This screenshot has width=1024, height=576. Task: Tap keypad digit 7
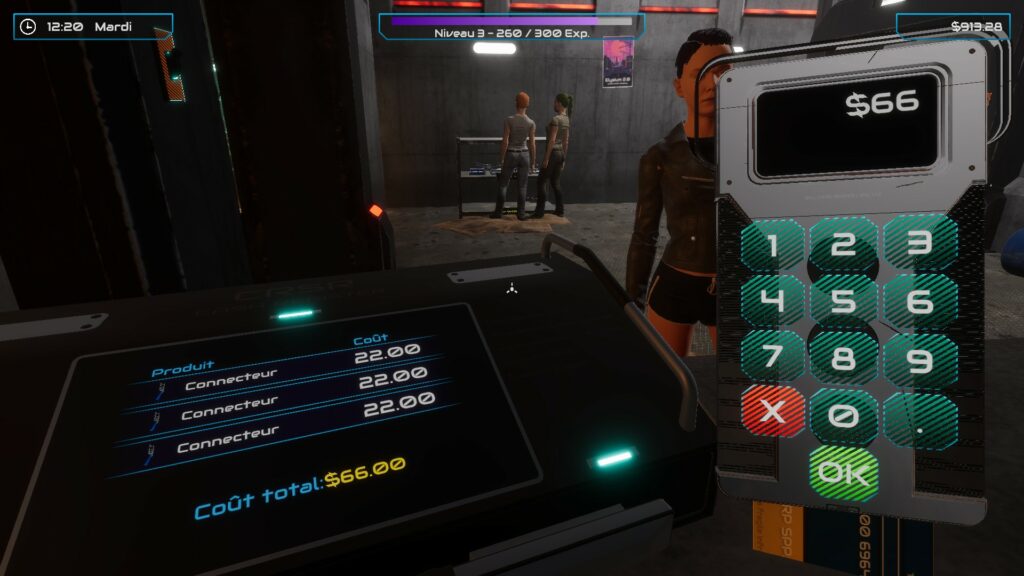click(x=771, y=357)
